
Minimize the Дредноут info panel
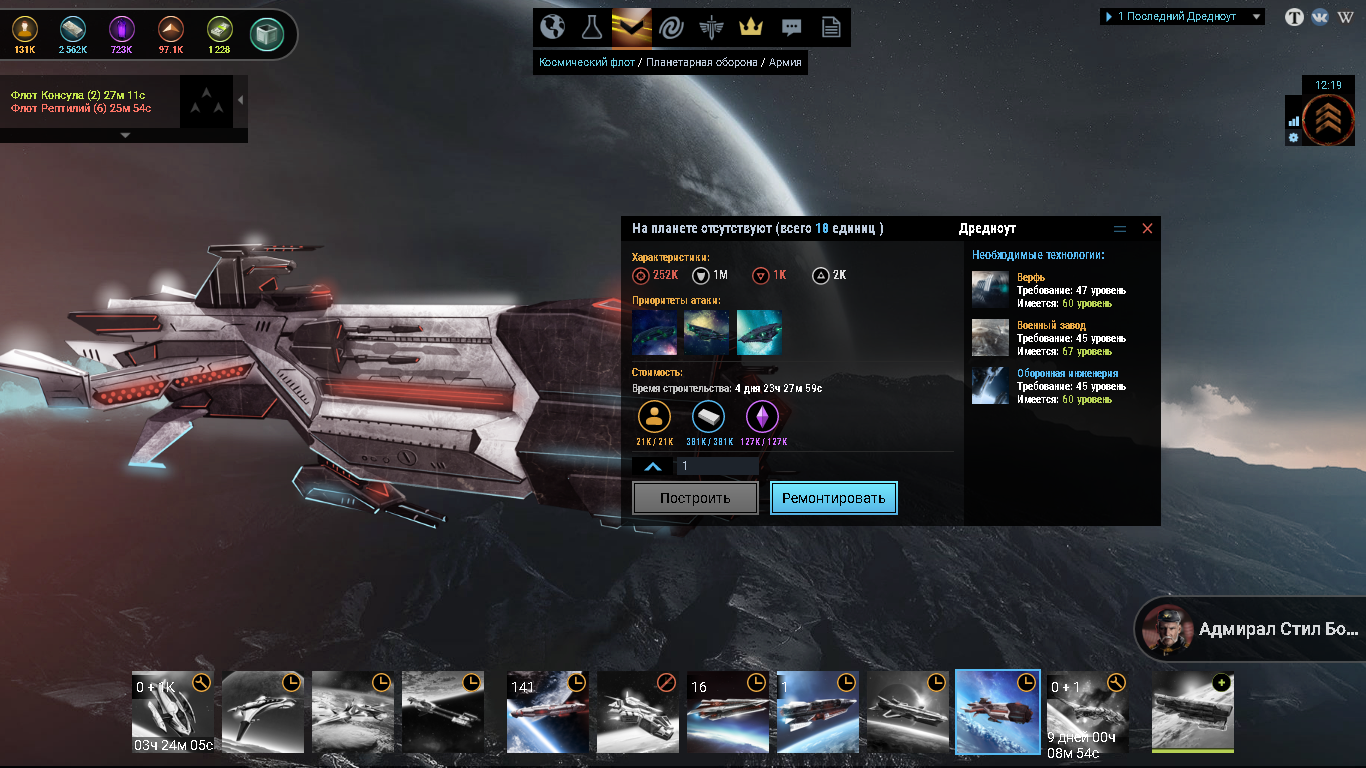coord(1120,229)
